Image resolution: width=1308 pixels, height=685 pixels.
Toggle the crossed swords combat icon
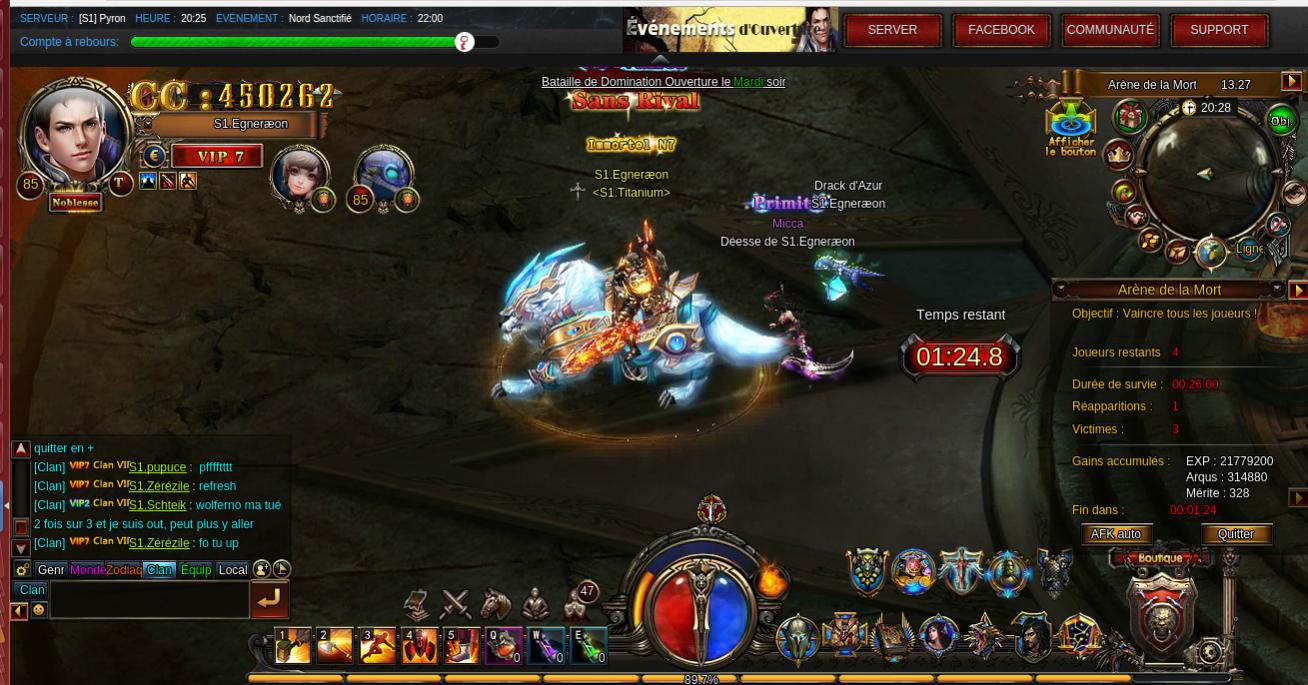[x=456, y=604]
